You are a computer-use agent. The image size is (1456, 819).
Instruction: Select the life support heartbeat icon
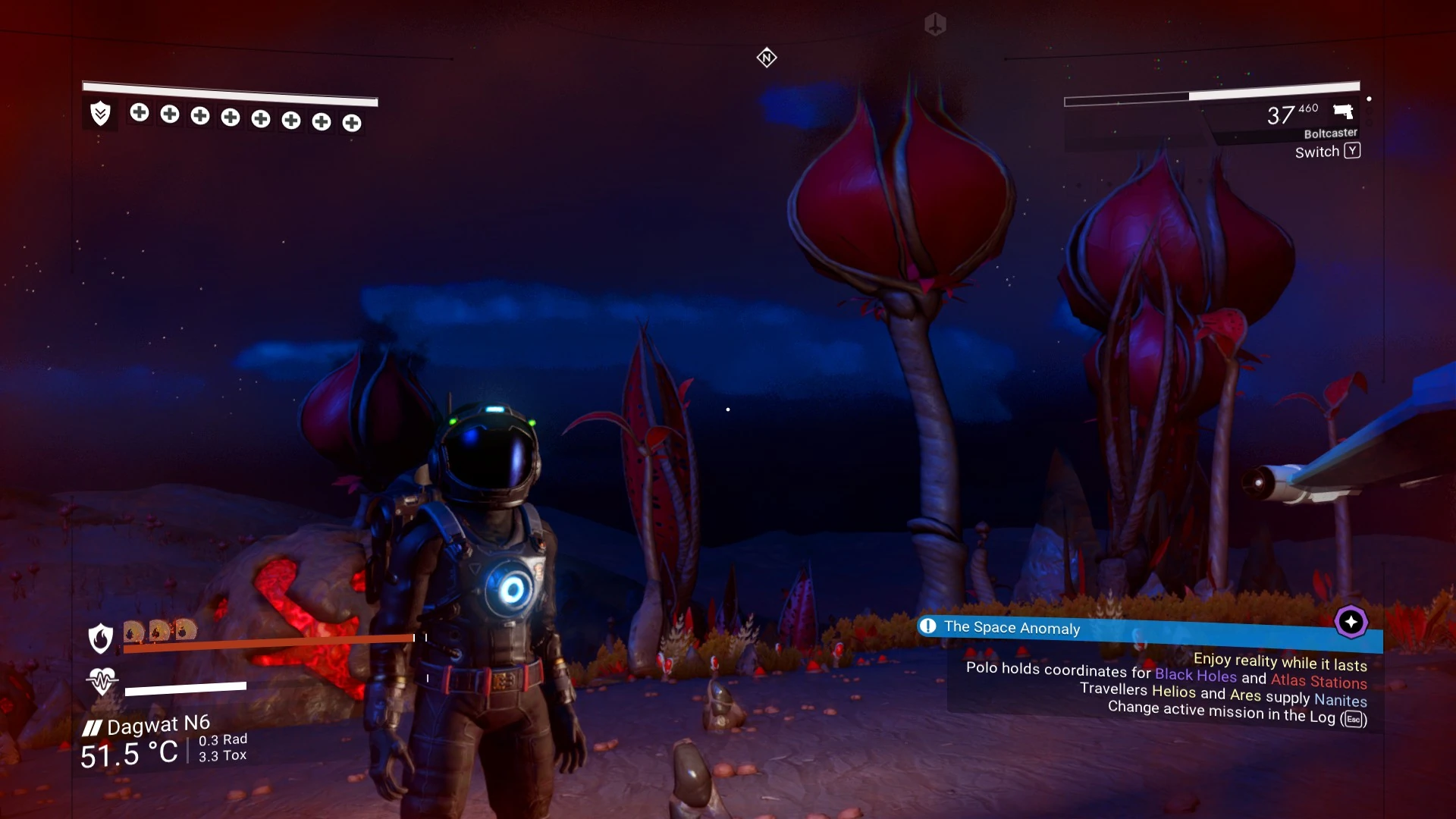pos(102,681)
